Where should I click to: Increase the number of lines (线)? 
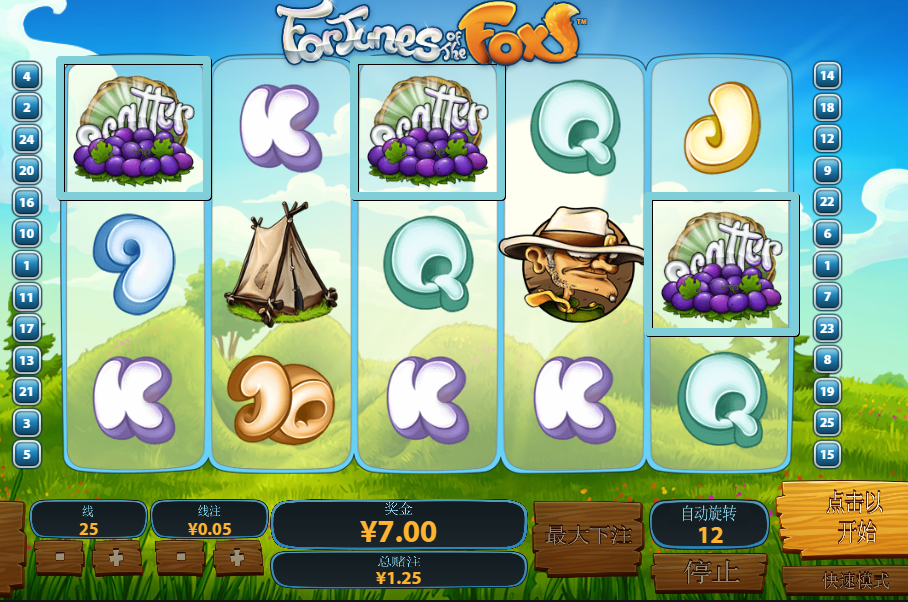[117, 556]
